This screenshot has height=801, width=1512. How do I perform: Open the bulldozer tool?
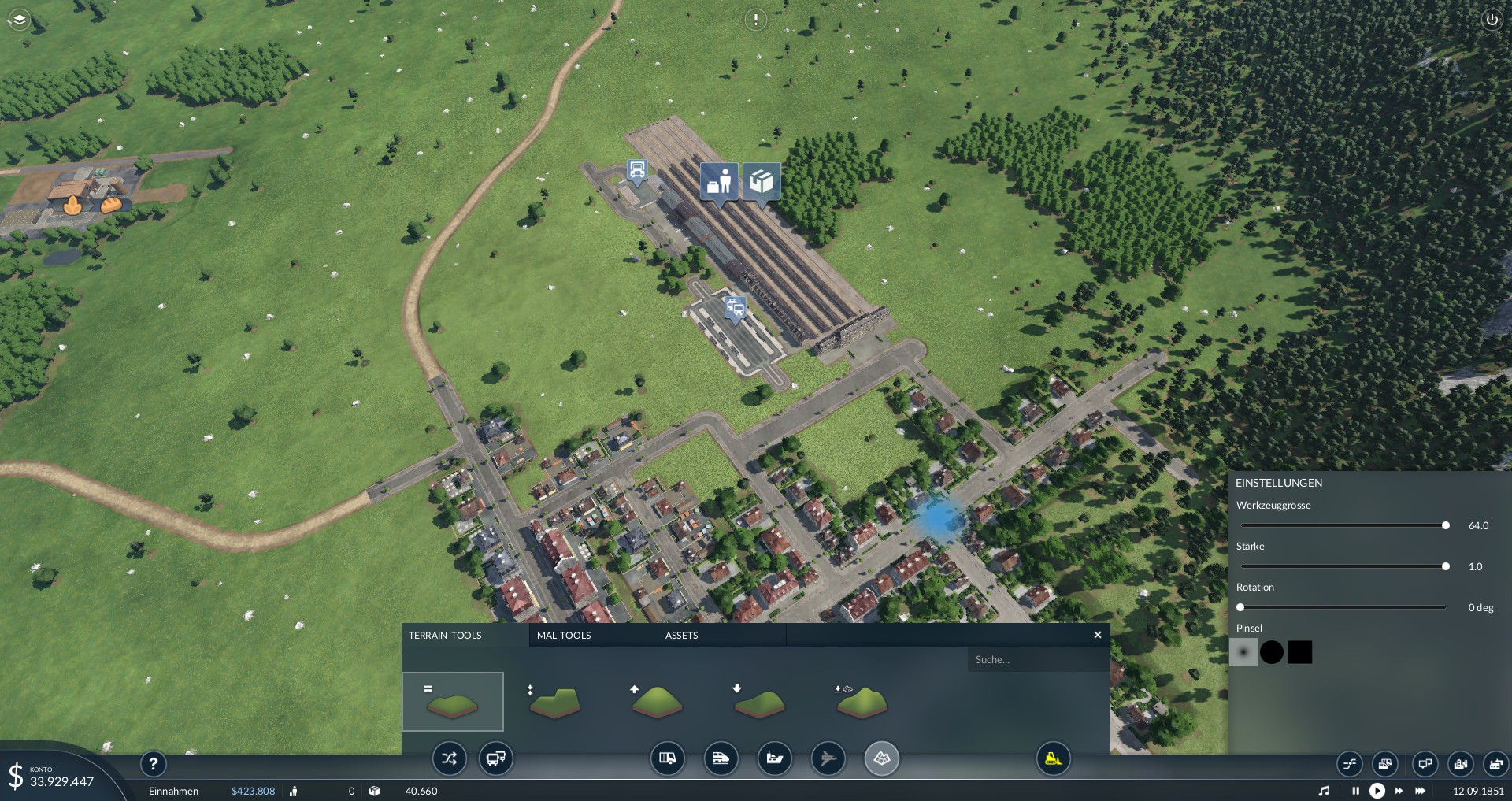pos(1053,759)
